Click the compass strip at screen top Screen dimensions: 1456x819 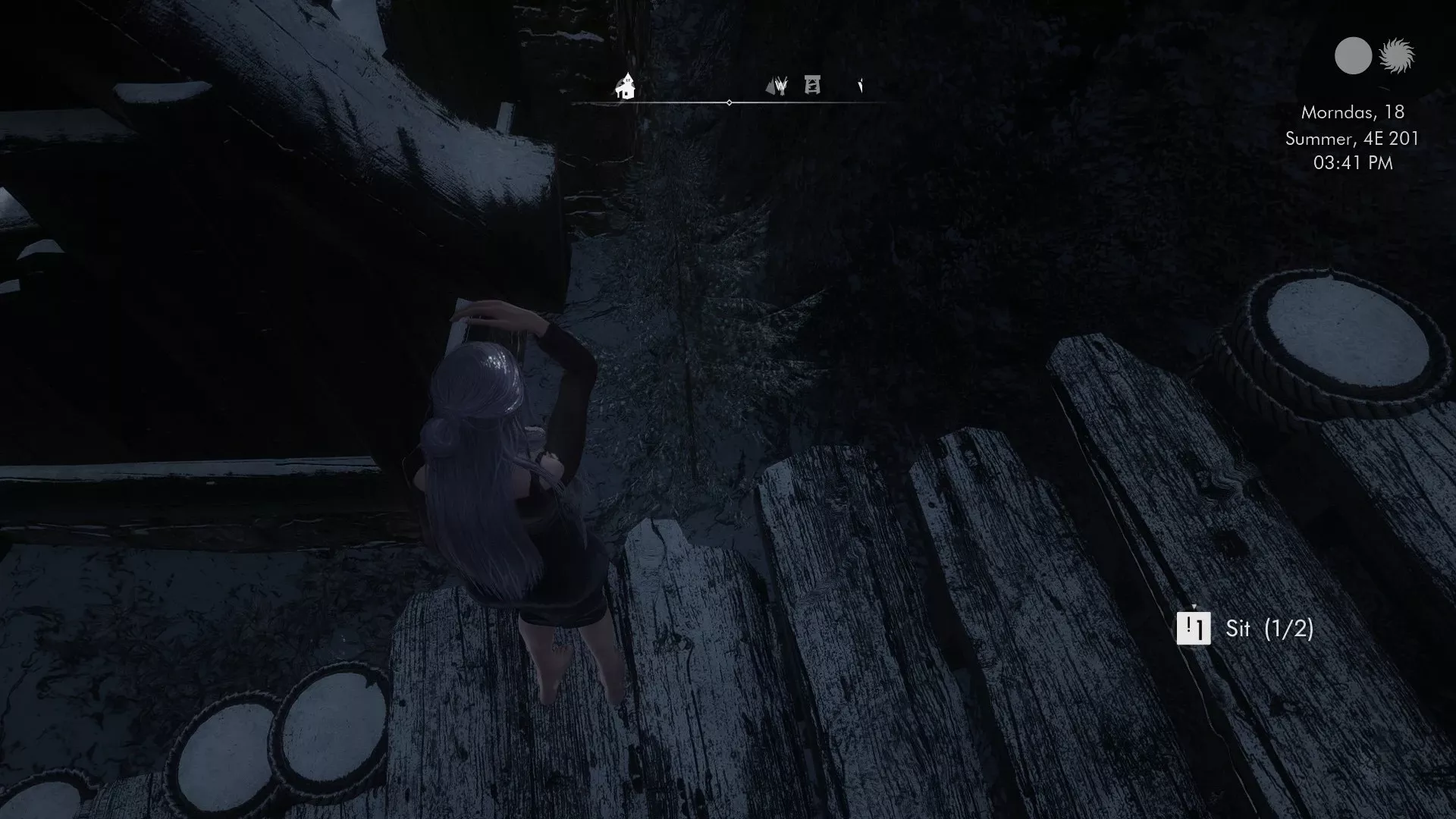[x=728, y=91]
